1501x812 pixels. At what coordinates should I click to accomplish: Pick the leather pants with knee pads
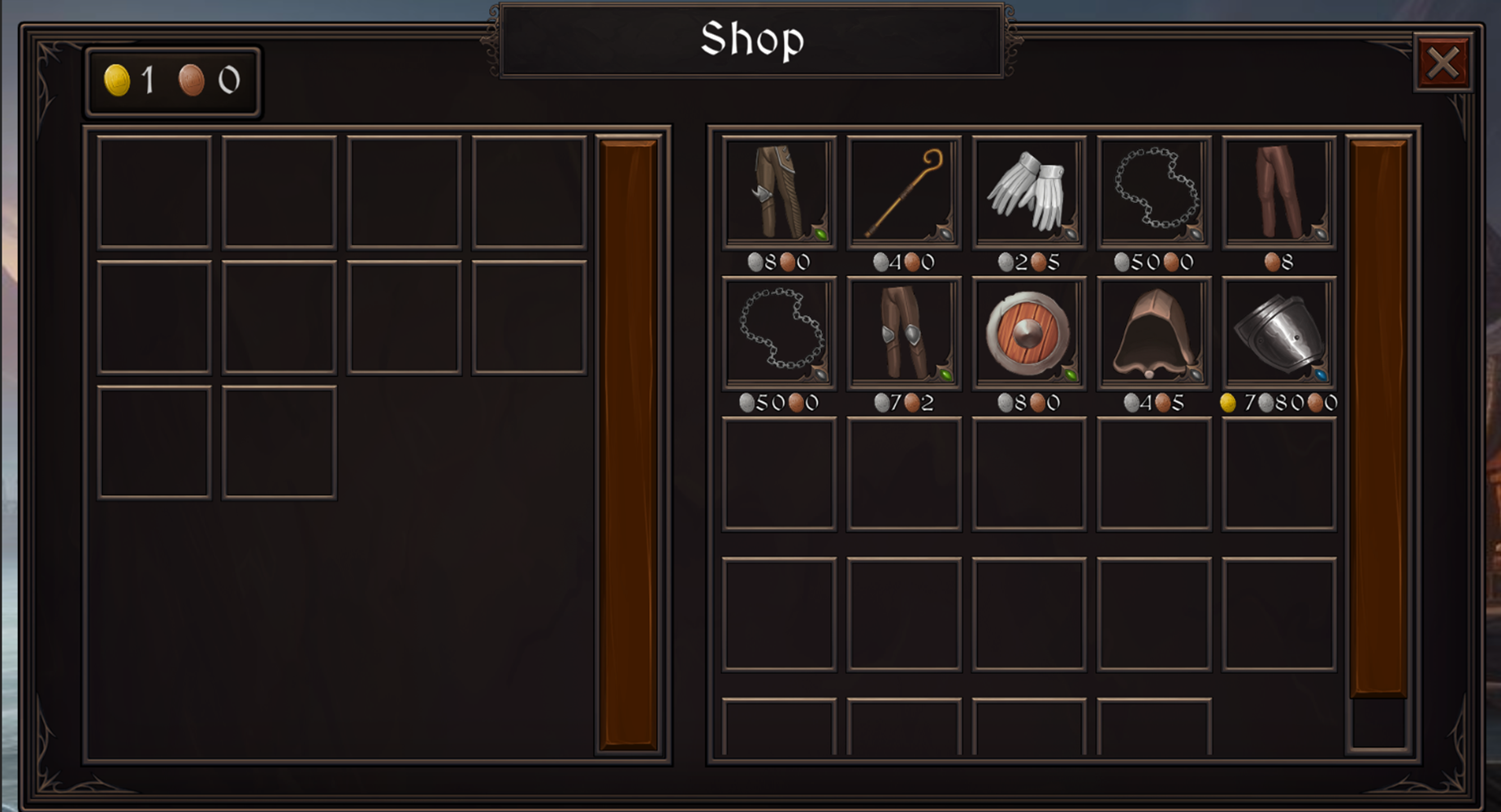(x=903, y=333)
